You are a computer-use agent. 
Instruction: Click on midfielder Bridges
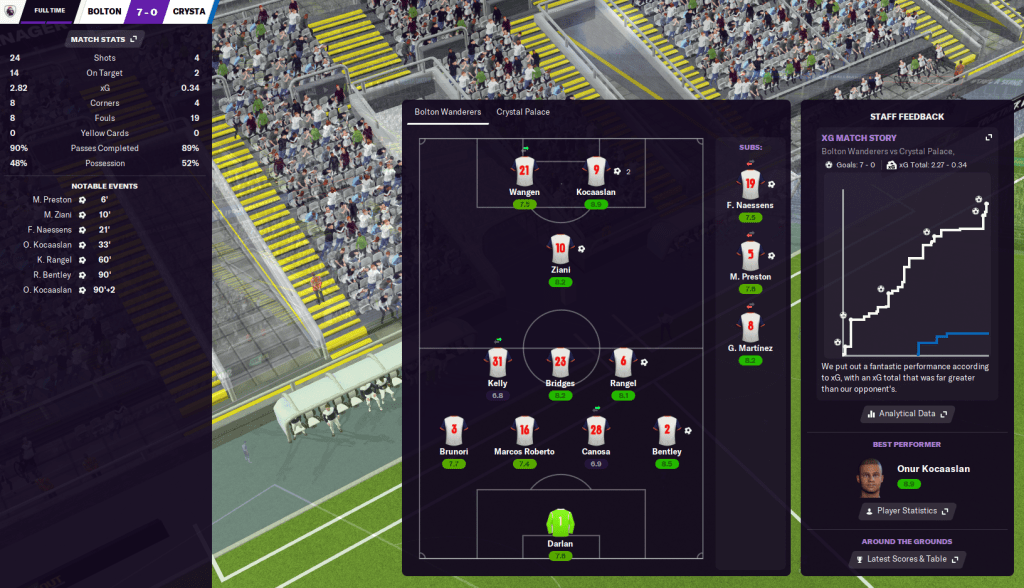click(560, 364)
